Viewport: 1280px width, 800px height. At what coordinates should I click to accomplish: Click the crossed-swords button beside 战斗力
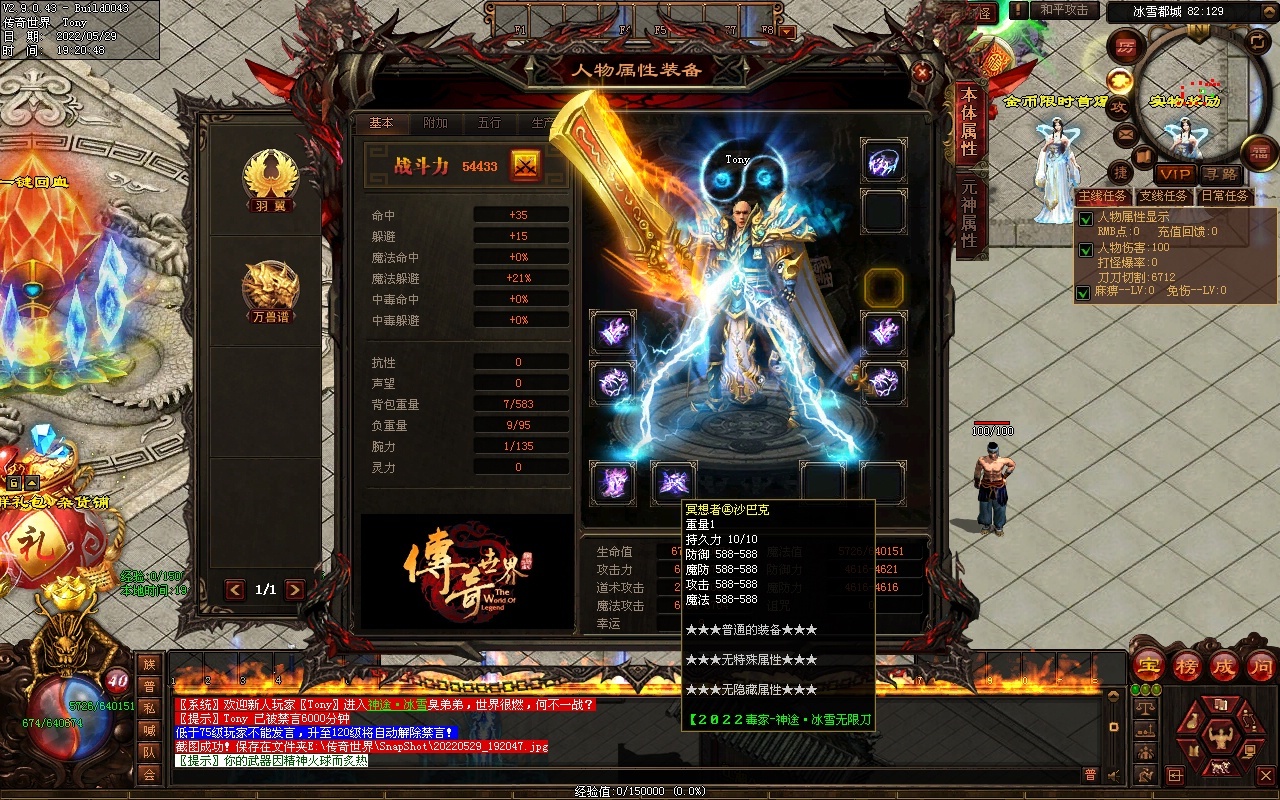click(526, 166)
